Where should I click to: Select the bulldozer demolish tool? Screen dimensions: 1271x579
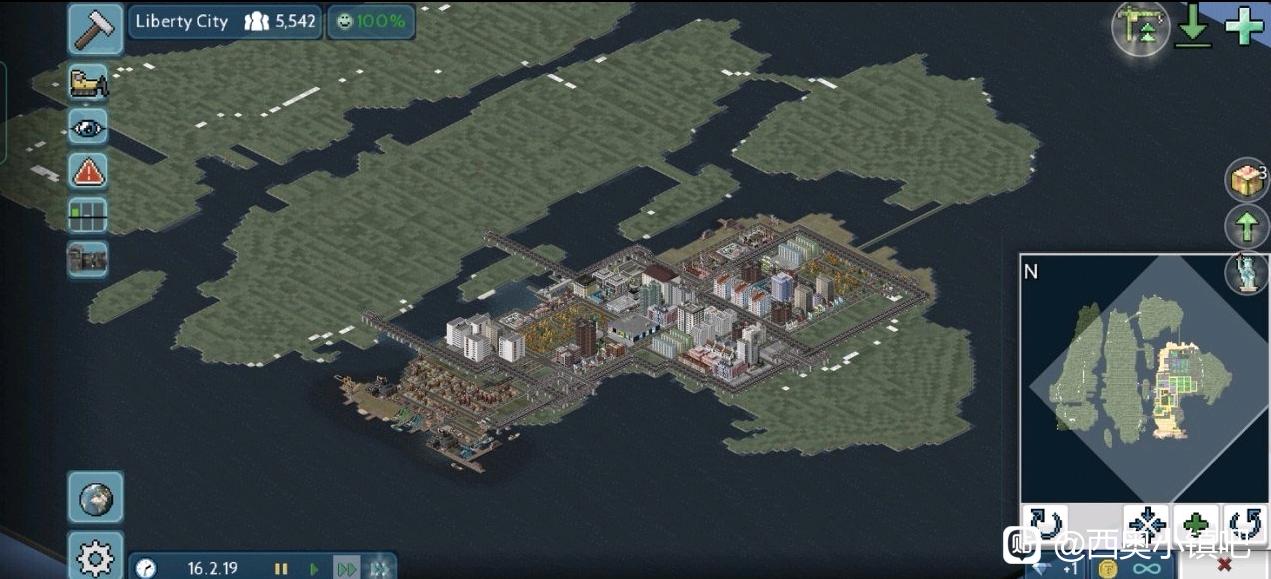click(x=88, y=81)
